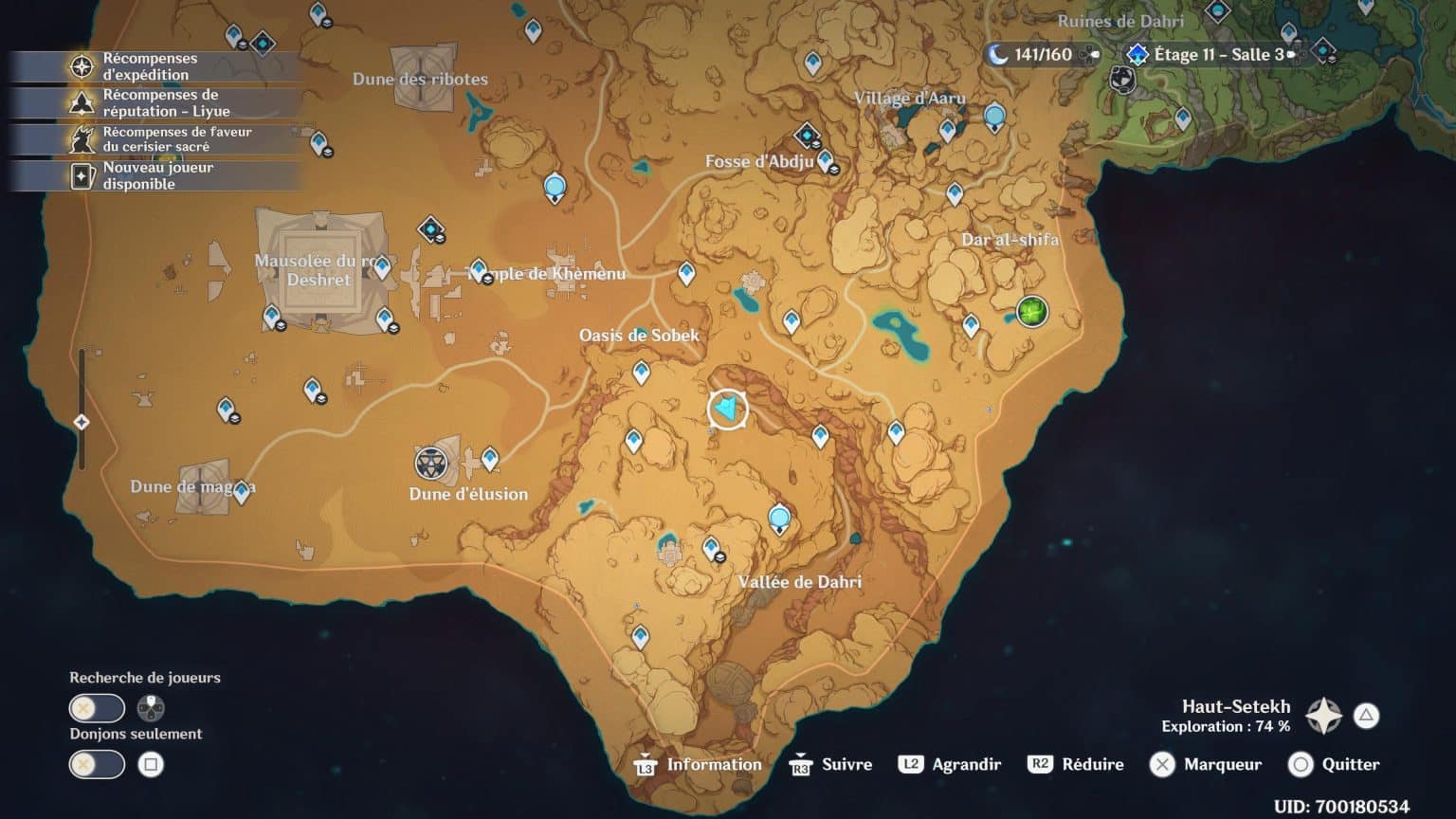Click the moon icon beside the 141/160 counter
This screenshot has width=1456, height=819.
pyautogui.click(x=1000, y=54)
